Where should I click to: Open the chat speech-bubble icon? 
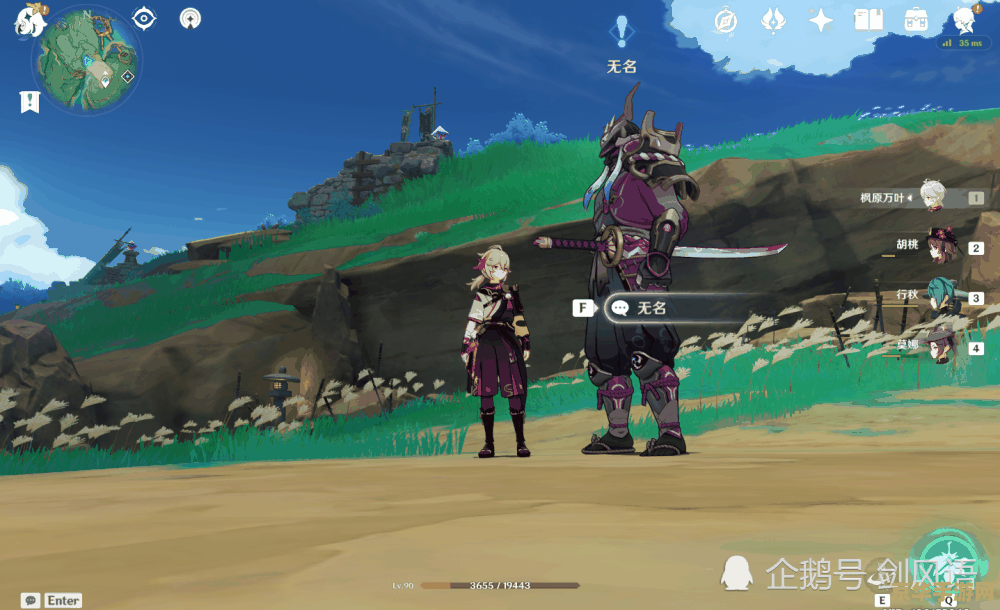(30, 600)
